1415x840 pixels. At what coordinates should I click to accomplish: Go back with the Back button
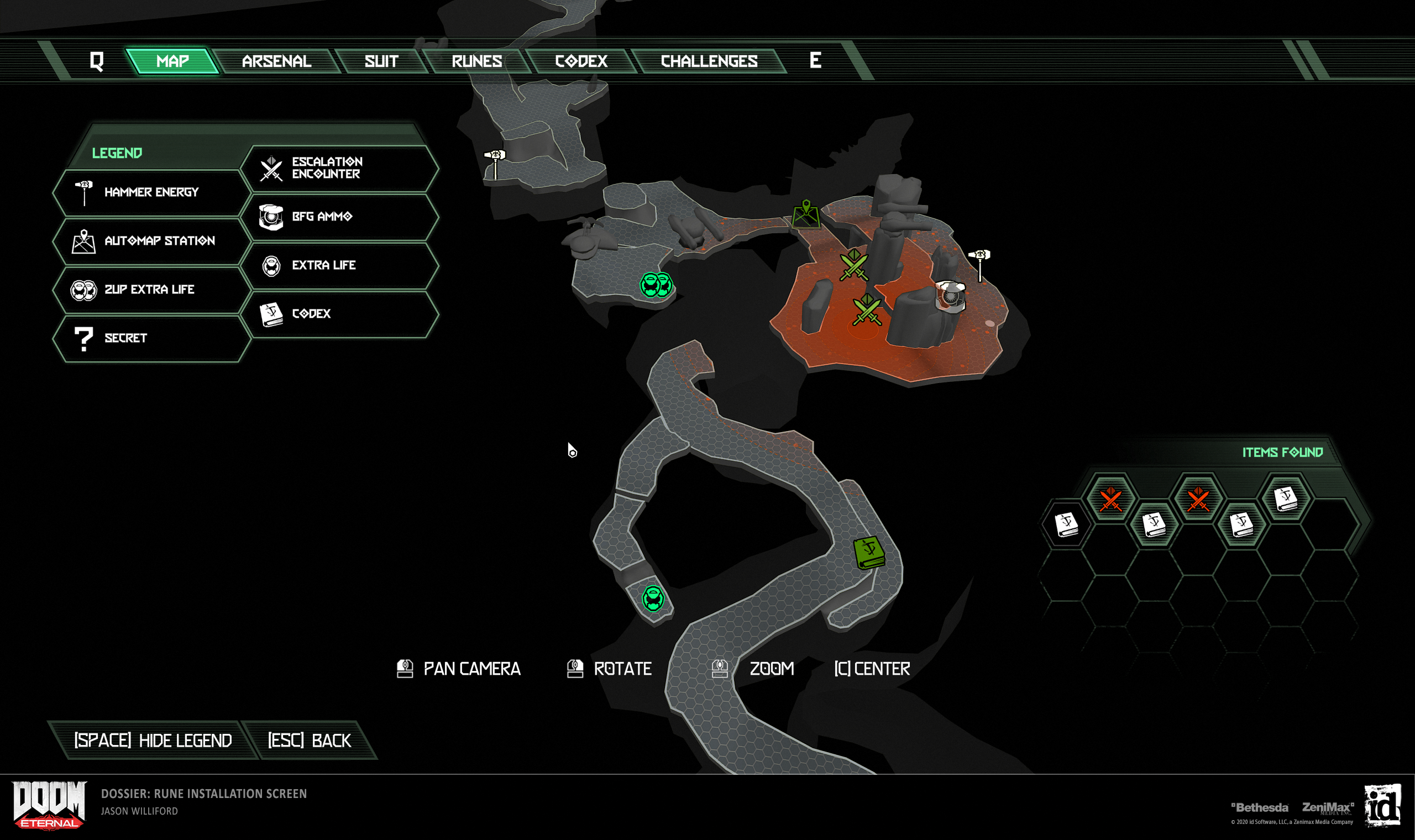tap(309, 741)
